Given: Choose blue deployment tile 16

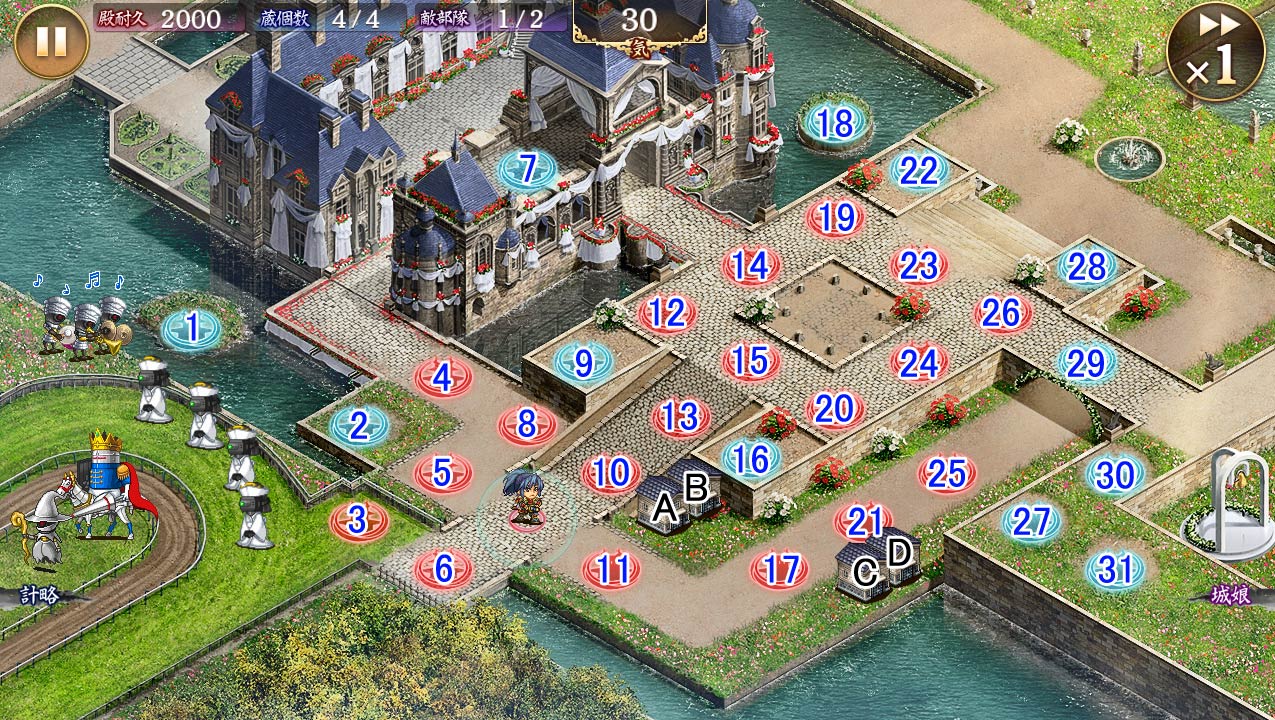Looking at the screenshot, I should tap(751, 458).
